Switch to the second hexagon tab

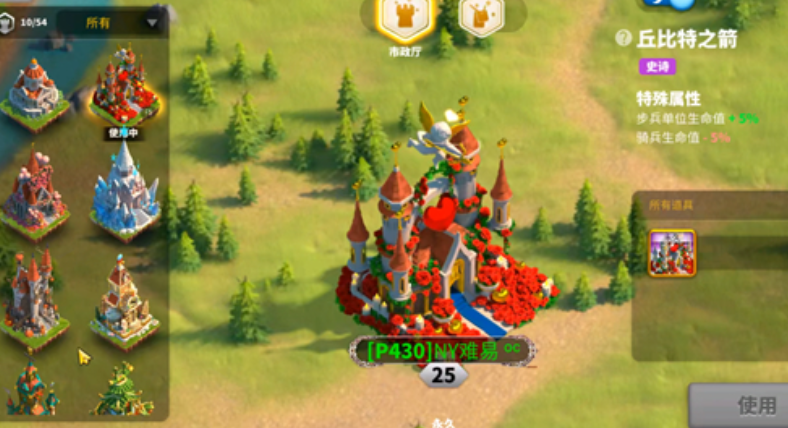tap(480, 17)
